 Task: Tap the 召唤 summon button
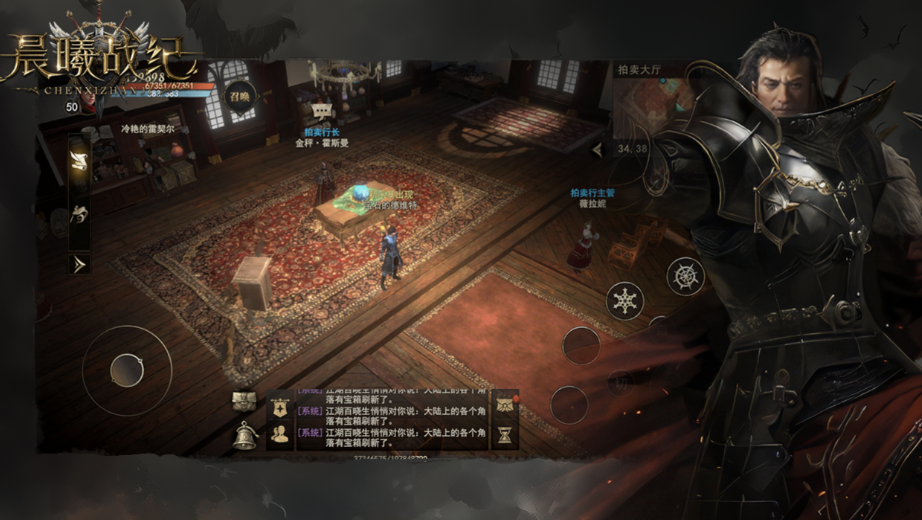[x=238, y=98]
